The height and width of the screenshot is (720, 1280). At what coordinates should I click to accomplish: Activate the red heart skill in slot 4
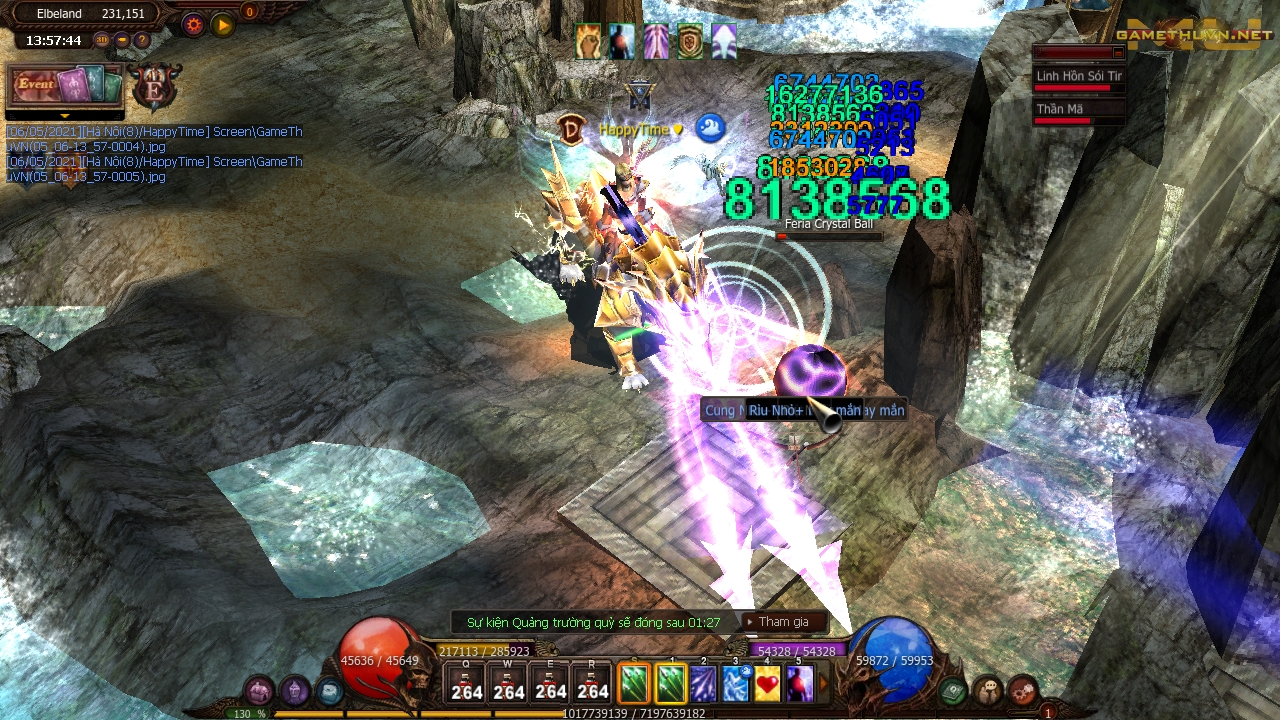[x=767, y=684]
